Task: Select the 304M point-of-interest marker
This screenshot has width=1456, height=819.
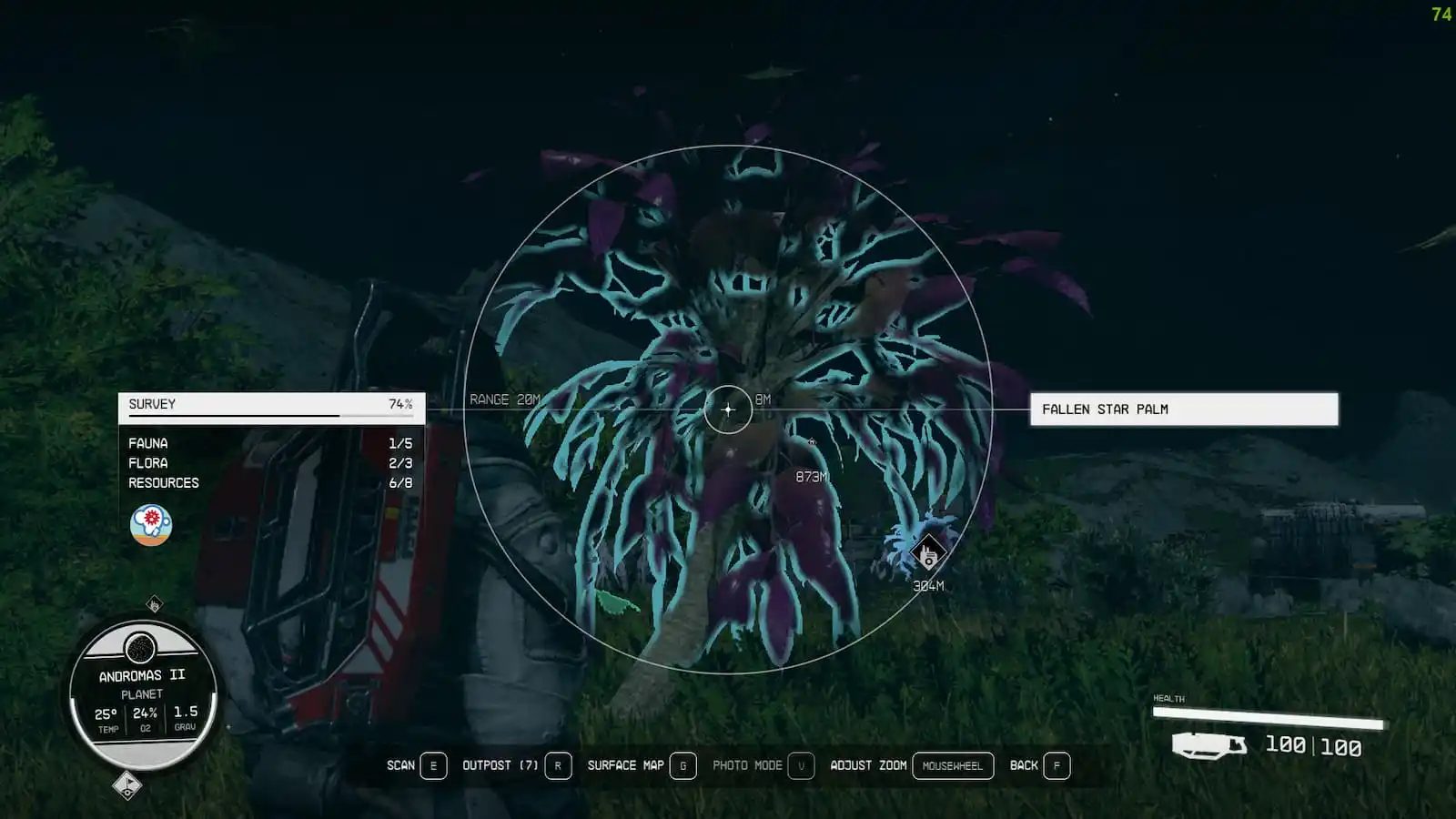Action: (x=927, y=554)
